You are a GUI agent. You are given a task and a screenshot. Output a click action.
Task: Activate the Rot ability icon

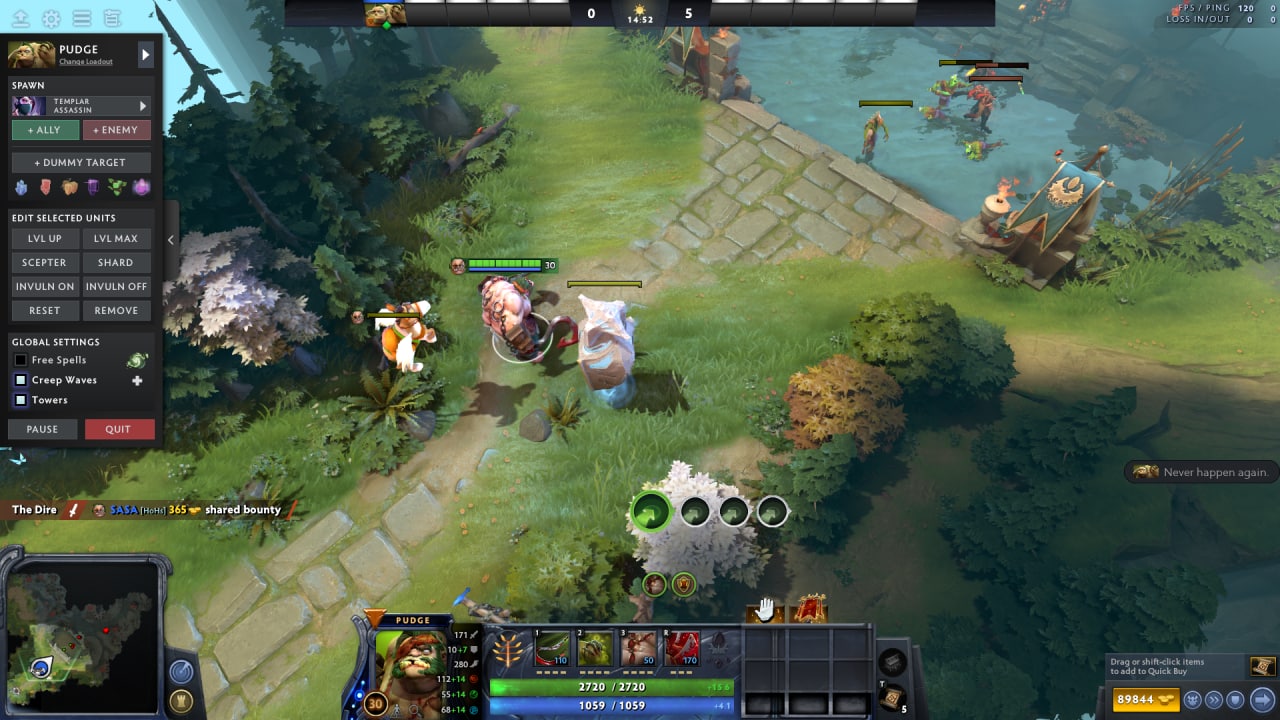596,648
